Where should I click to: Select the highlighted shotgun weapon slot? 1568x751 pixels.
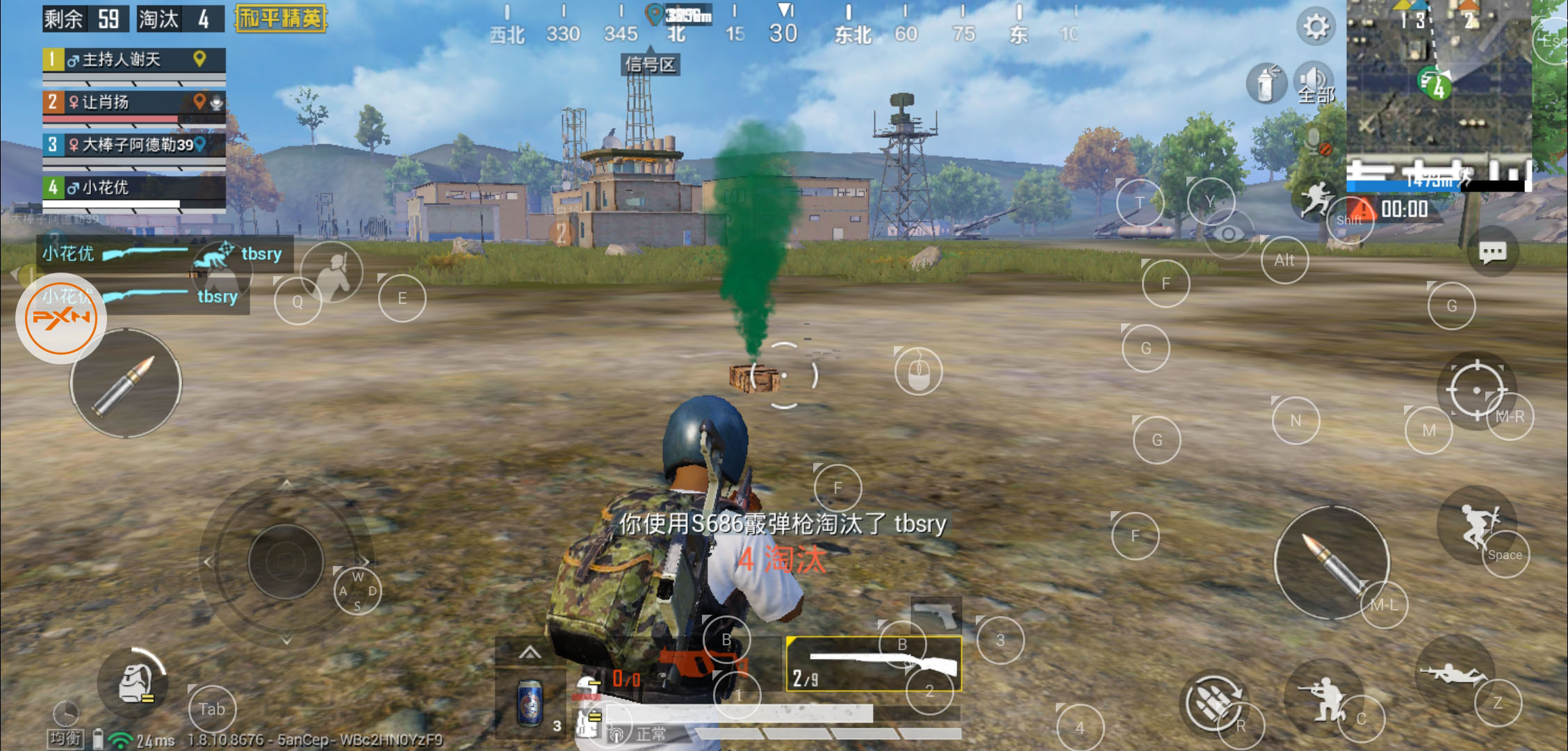click(874, 663)
